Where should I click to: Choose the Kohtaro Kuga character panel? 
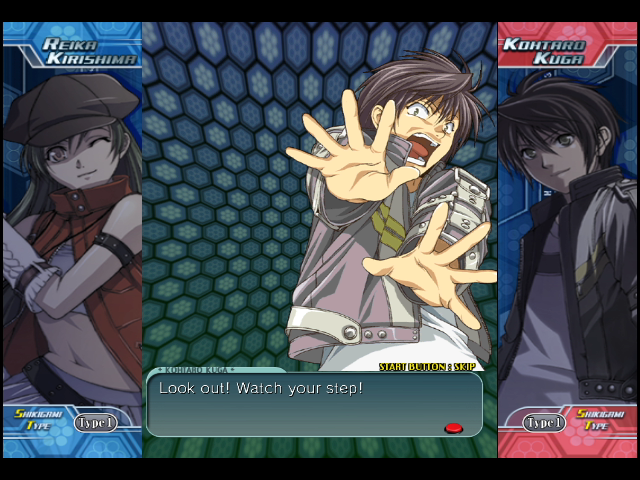(x=567, y=230)
